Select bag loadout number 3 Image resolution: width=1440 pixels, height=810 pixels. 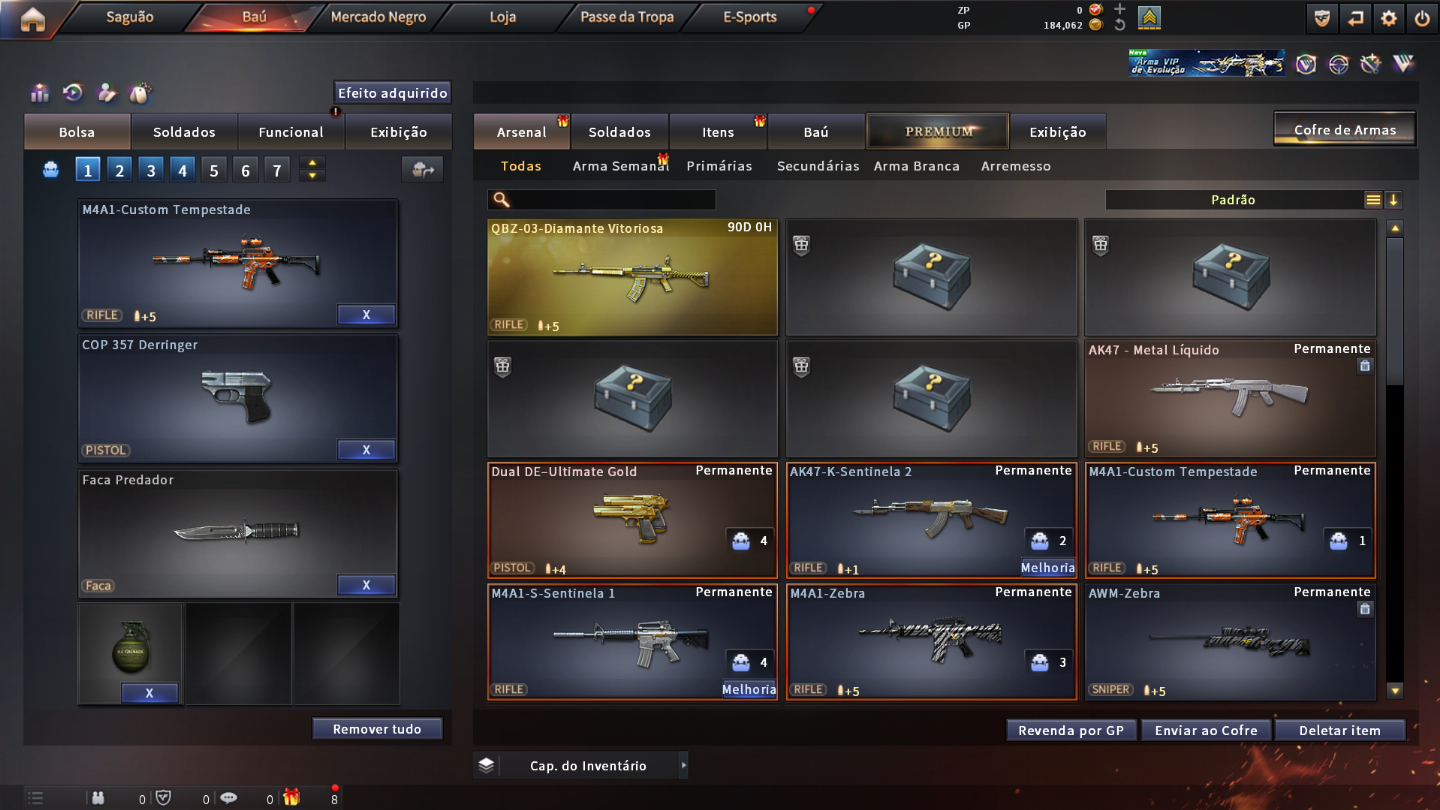coord(151,170)
